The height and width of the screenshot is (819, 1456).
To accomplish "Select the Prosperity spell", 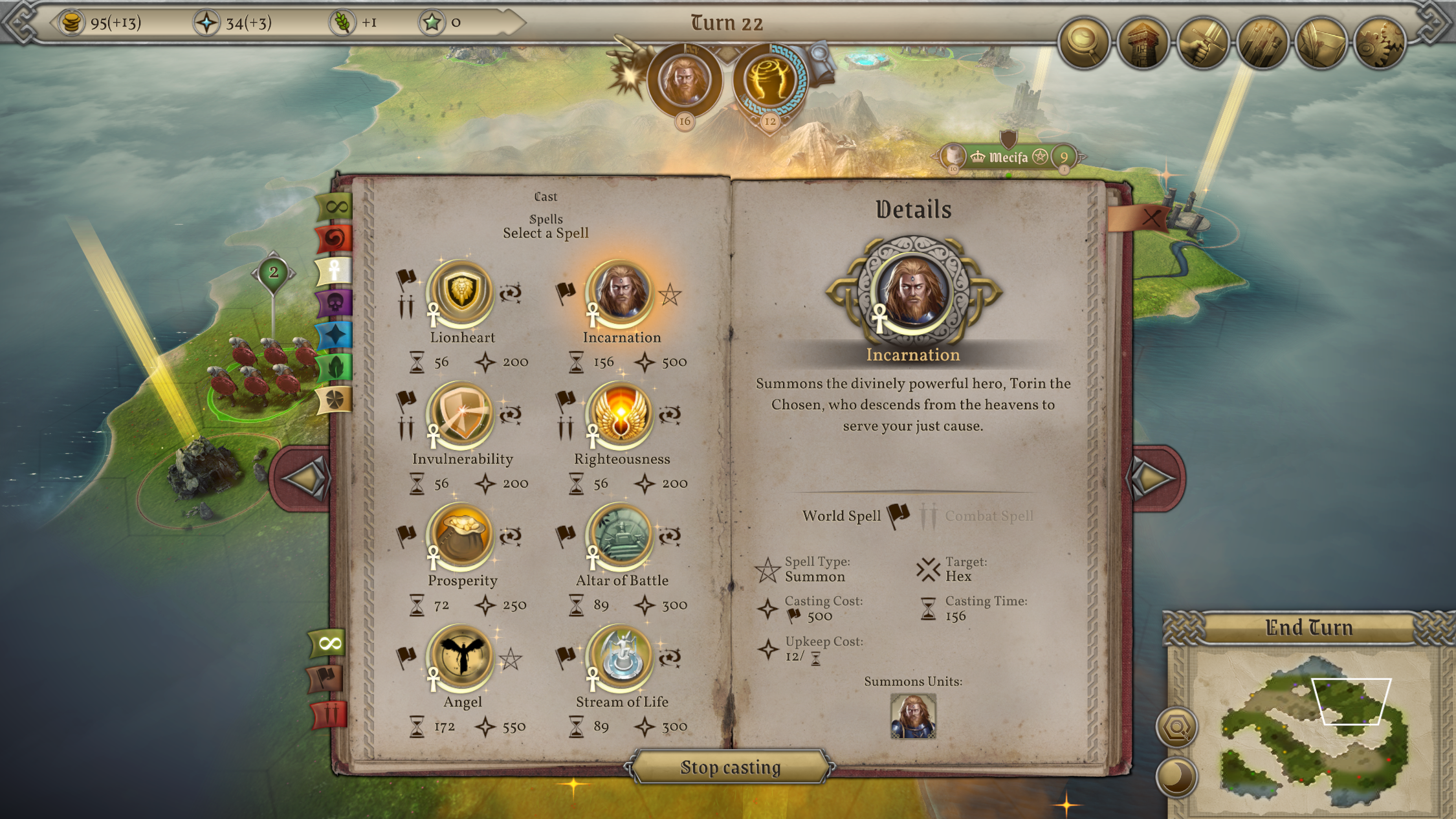I will pyautogui.click(x=461, y=537).
